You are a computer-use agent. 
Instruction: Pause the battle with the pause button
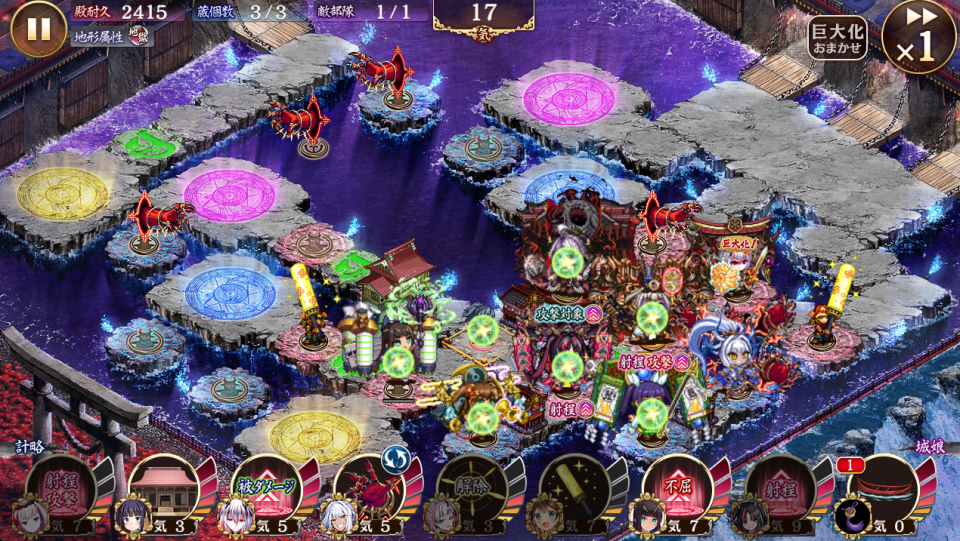(38, 28)
